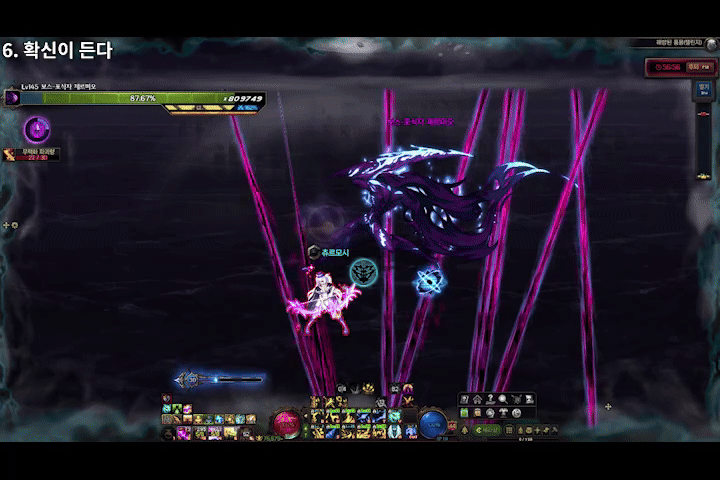Click the weapon durability sword indicator
This screenshot has height=480, width=720.
(190, 380)
